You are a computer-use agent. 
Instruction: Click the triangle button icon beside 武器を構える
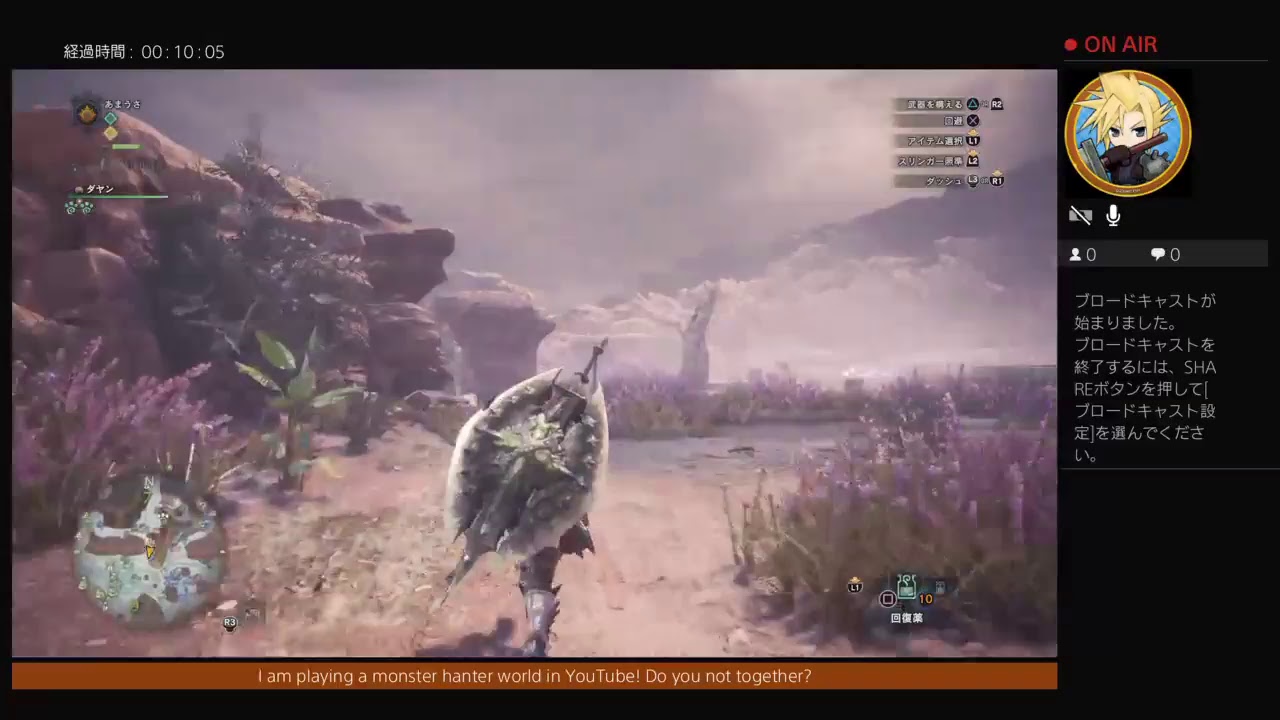[x=974, y=104]
